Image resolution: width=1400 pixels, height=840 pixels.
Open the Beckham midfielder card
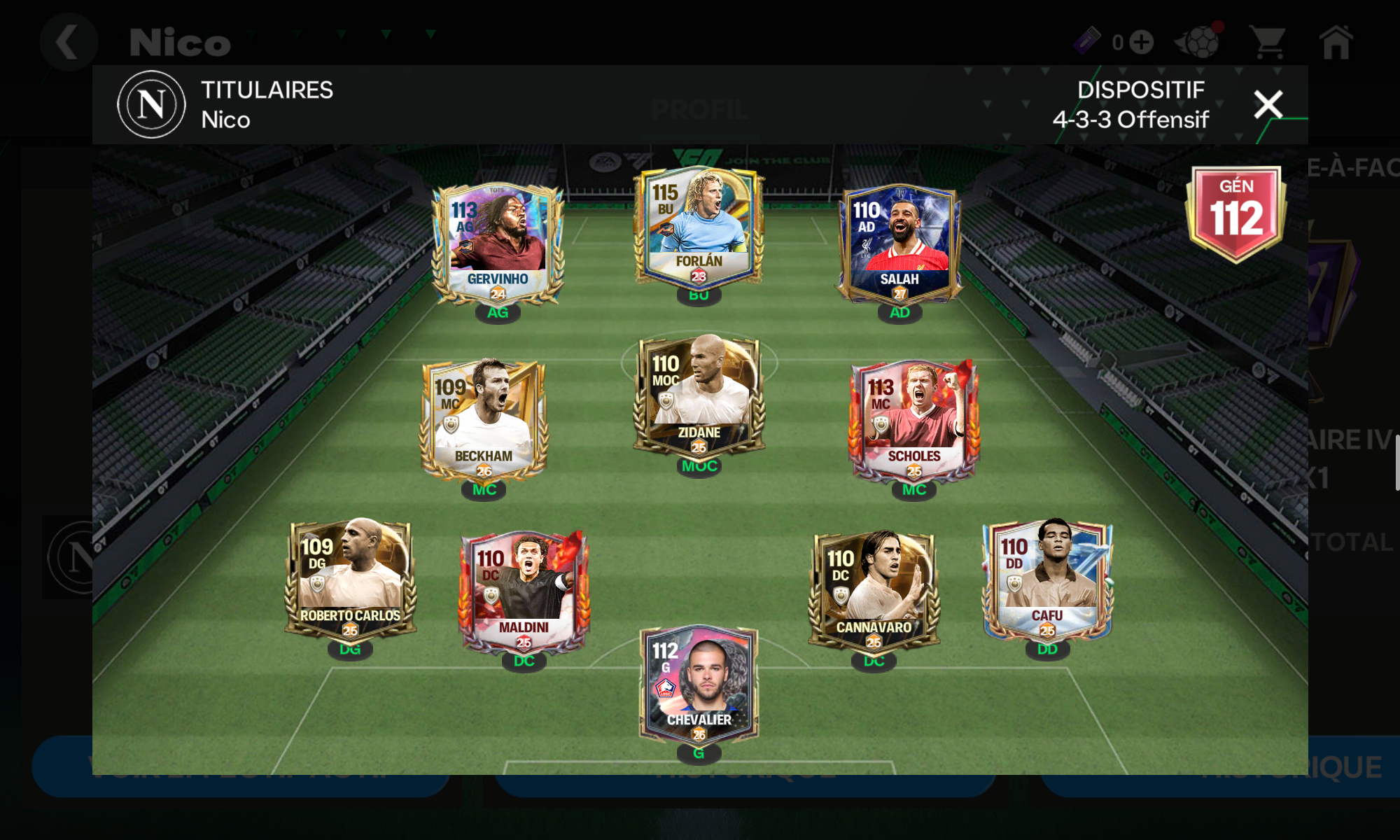click(x=484, y=420)
